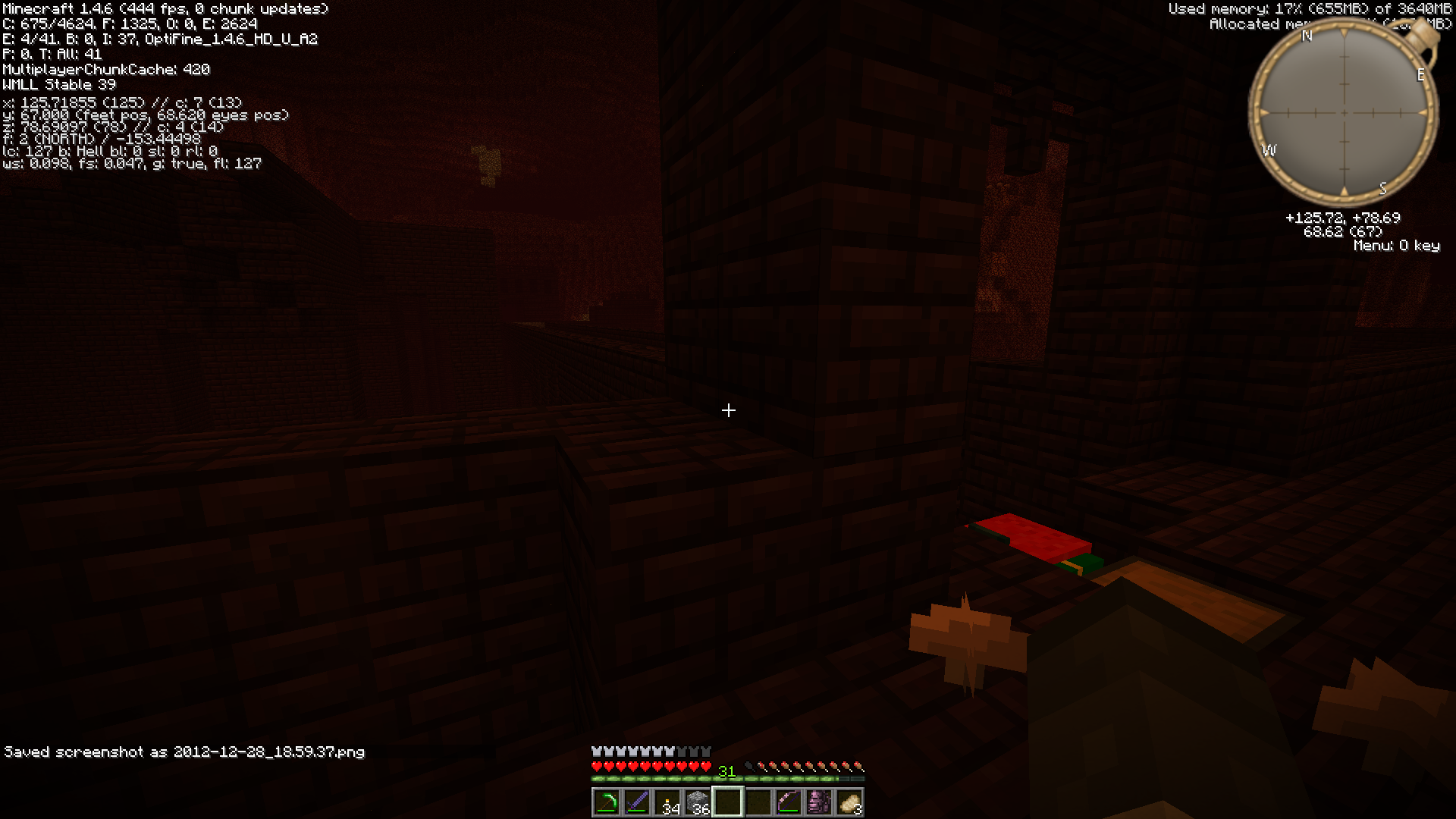Viewport: 1456px width, 819px height.
Task: Pick the cobblestone stack of 36
Action: pos(697,802)
